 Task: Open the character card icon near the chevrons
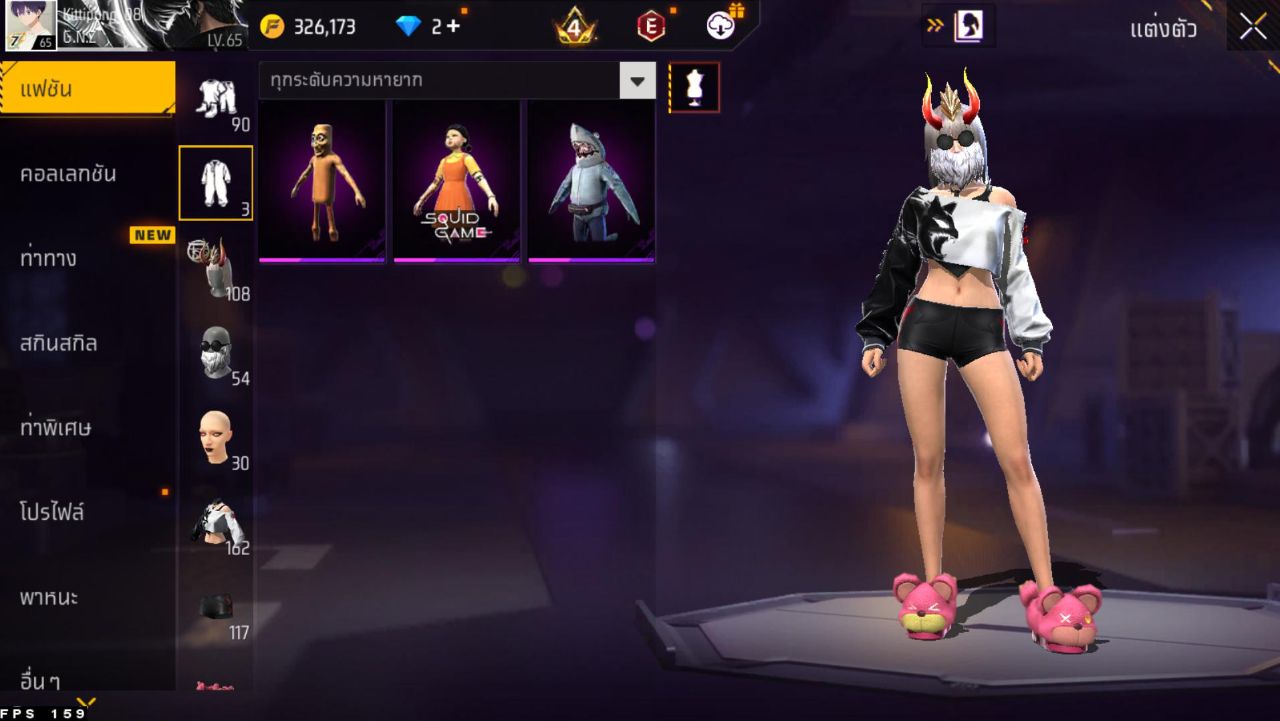pyautogui.click(x=968, y=27)
